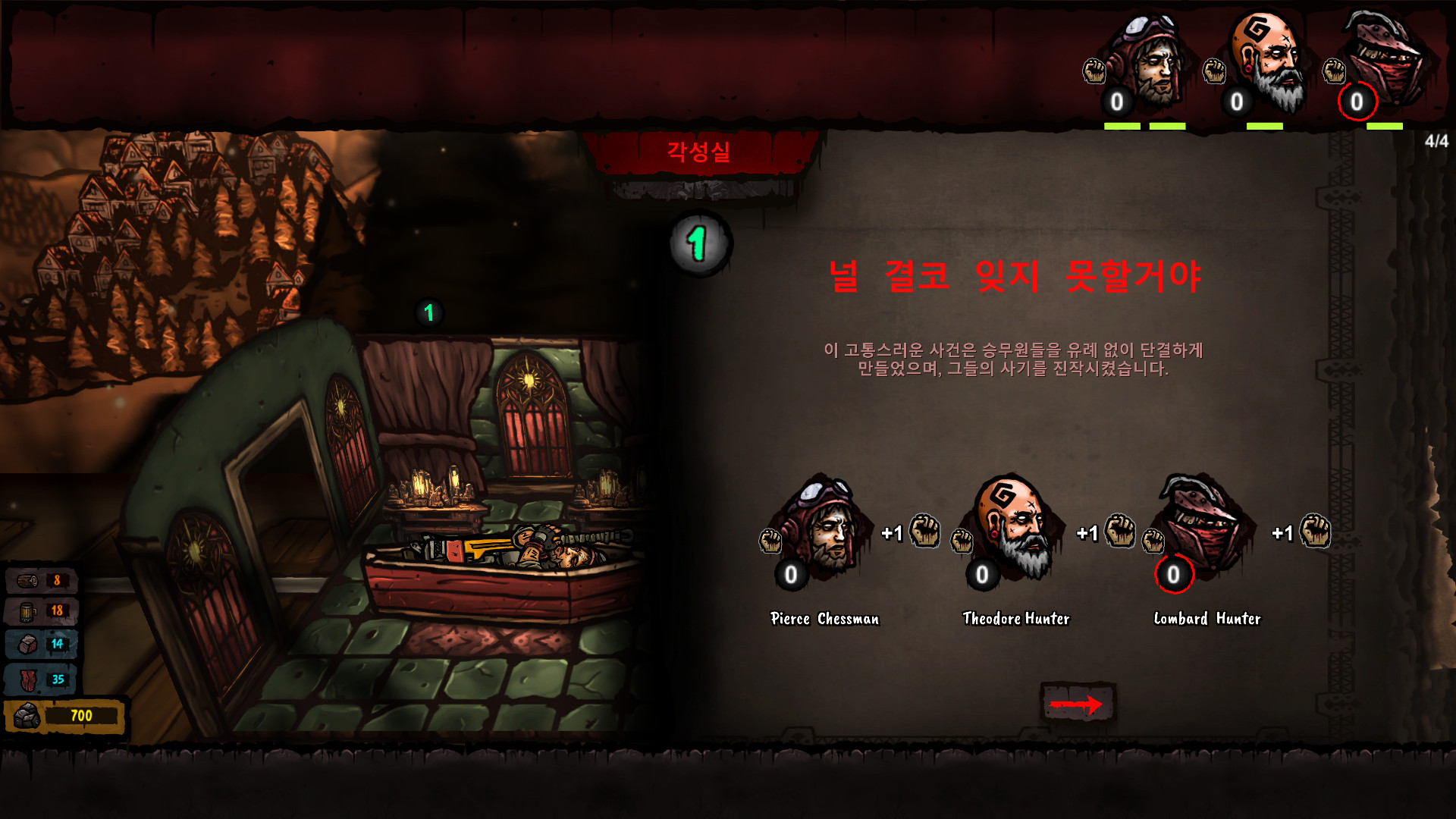This screenshot has width=1456, height=819.
Task: Click the round green number 1 badge
Action: (699, 243)
